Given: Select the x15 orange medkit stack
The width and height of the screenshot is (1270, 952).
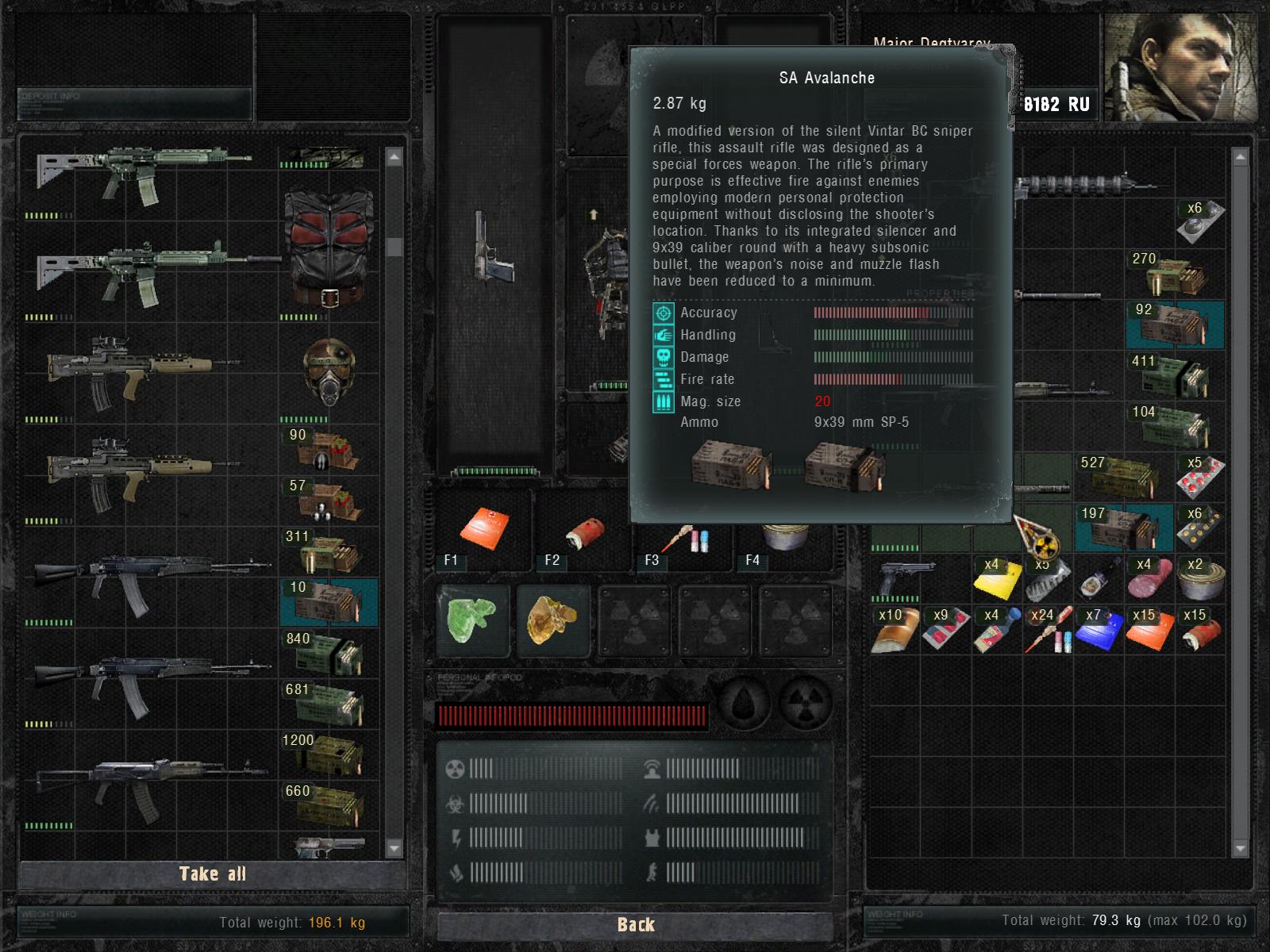Looking at the screenshot, I should 1149,630.
